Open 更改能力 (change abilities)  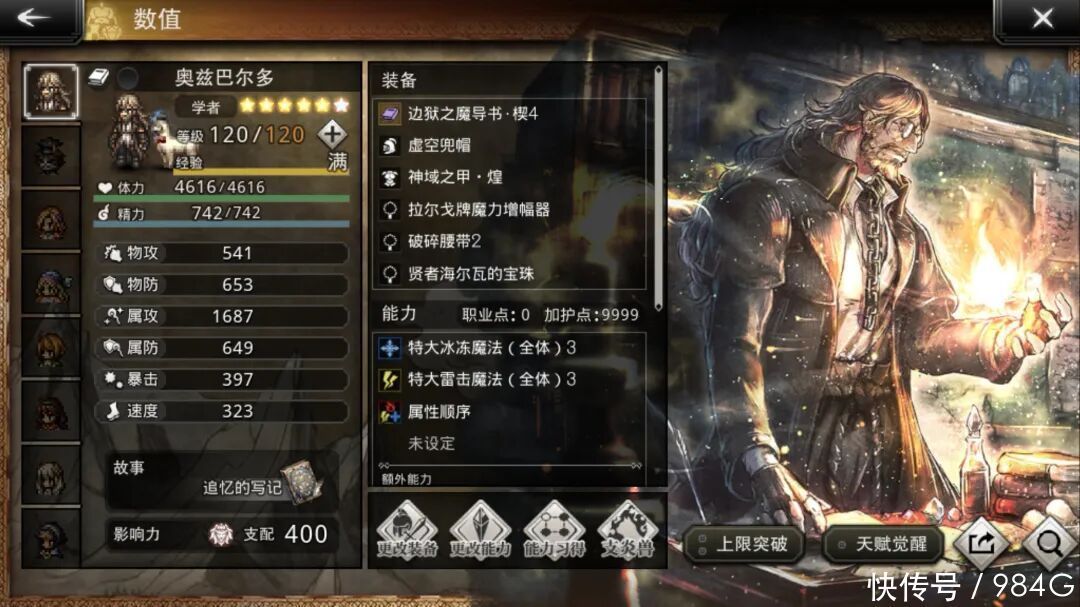pos(480,530)
